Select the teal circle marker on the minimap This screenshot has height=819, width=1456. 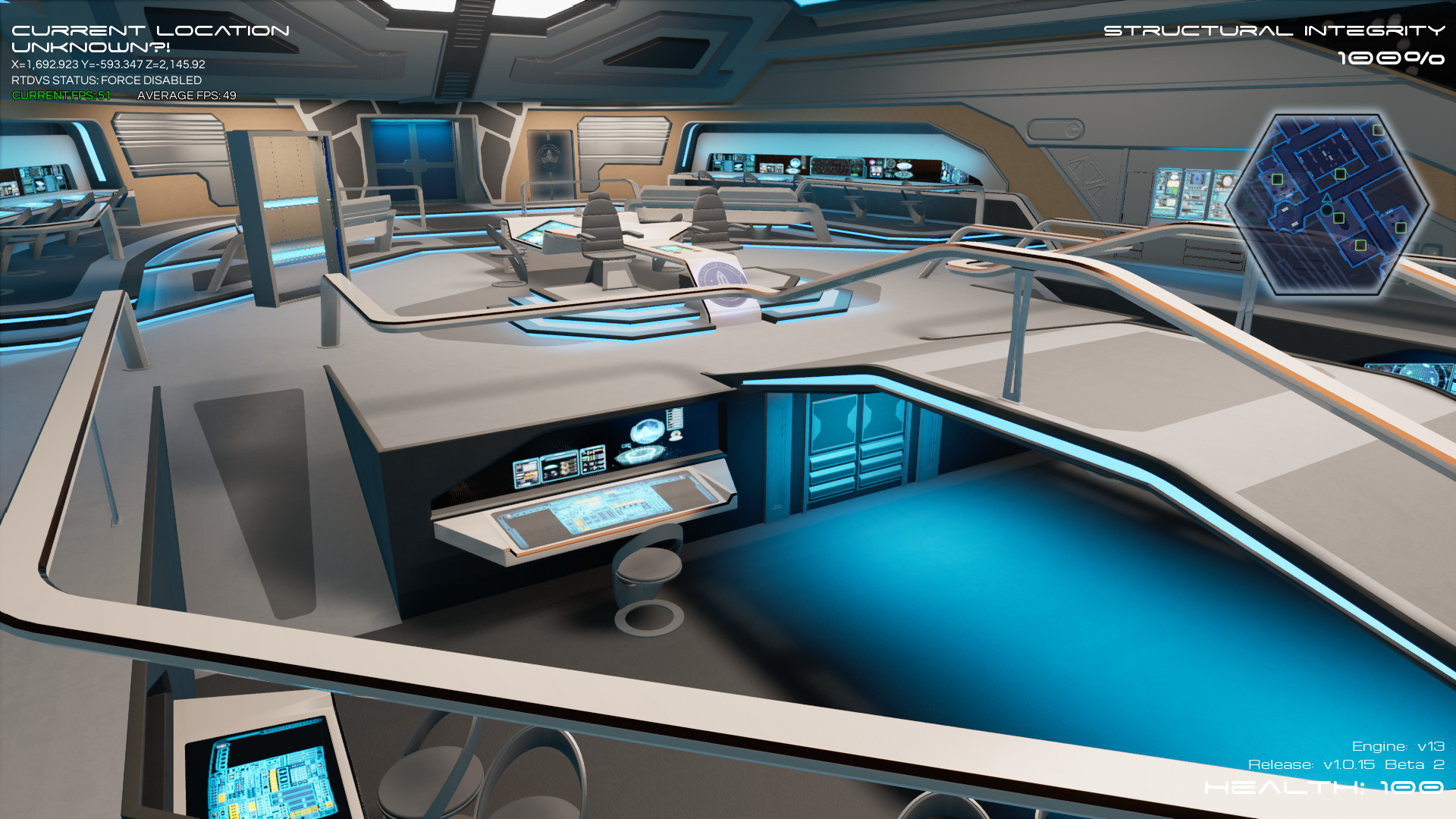point(1326,210)
